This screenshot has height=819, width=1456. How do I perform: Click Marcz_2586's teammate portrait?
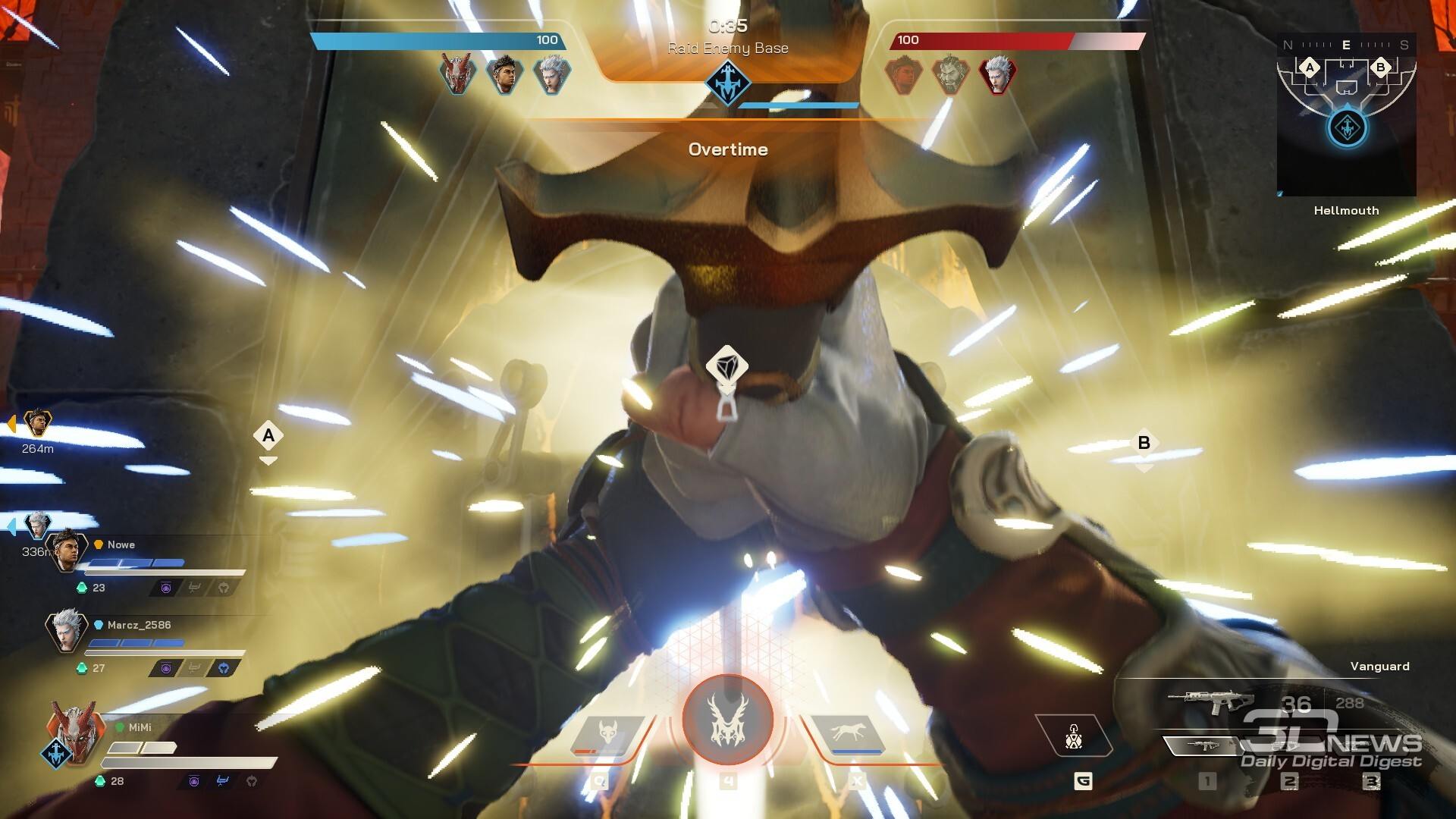[67, 629]
